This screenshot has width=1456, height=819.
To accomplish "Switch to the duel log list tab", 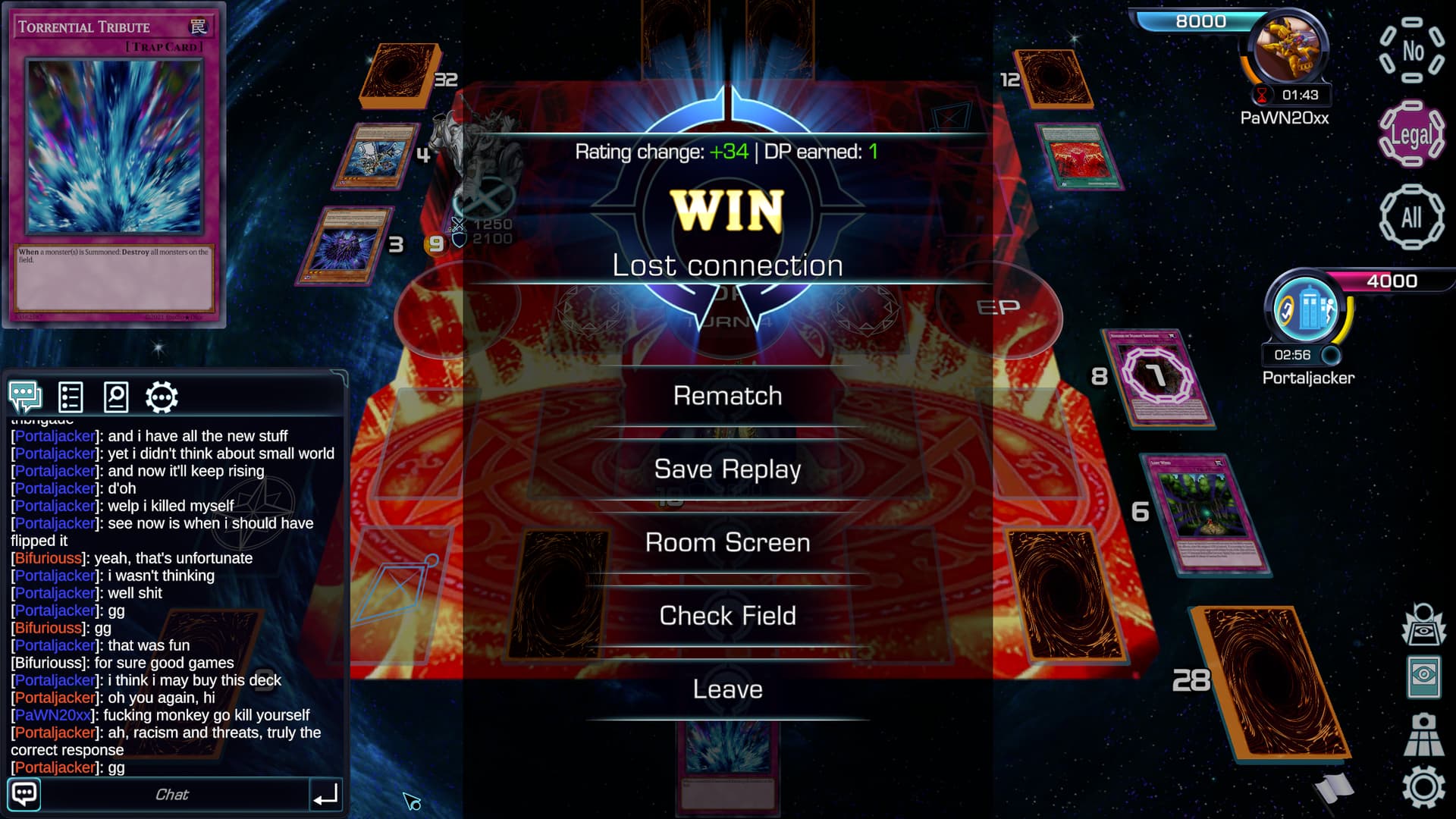I will [x=71, y=397].
